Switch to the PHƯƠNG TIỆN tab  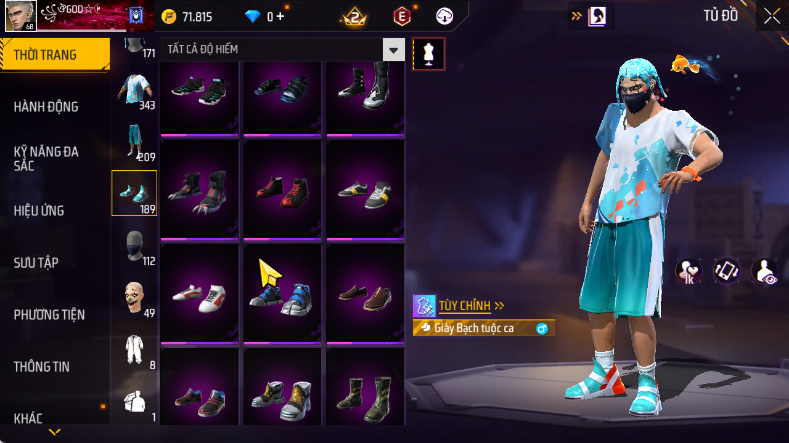49,315
